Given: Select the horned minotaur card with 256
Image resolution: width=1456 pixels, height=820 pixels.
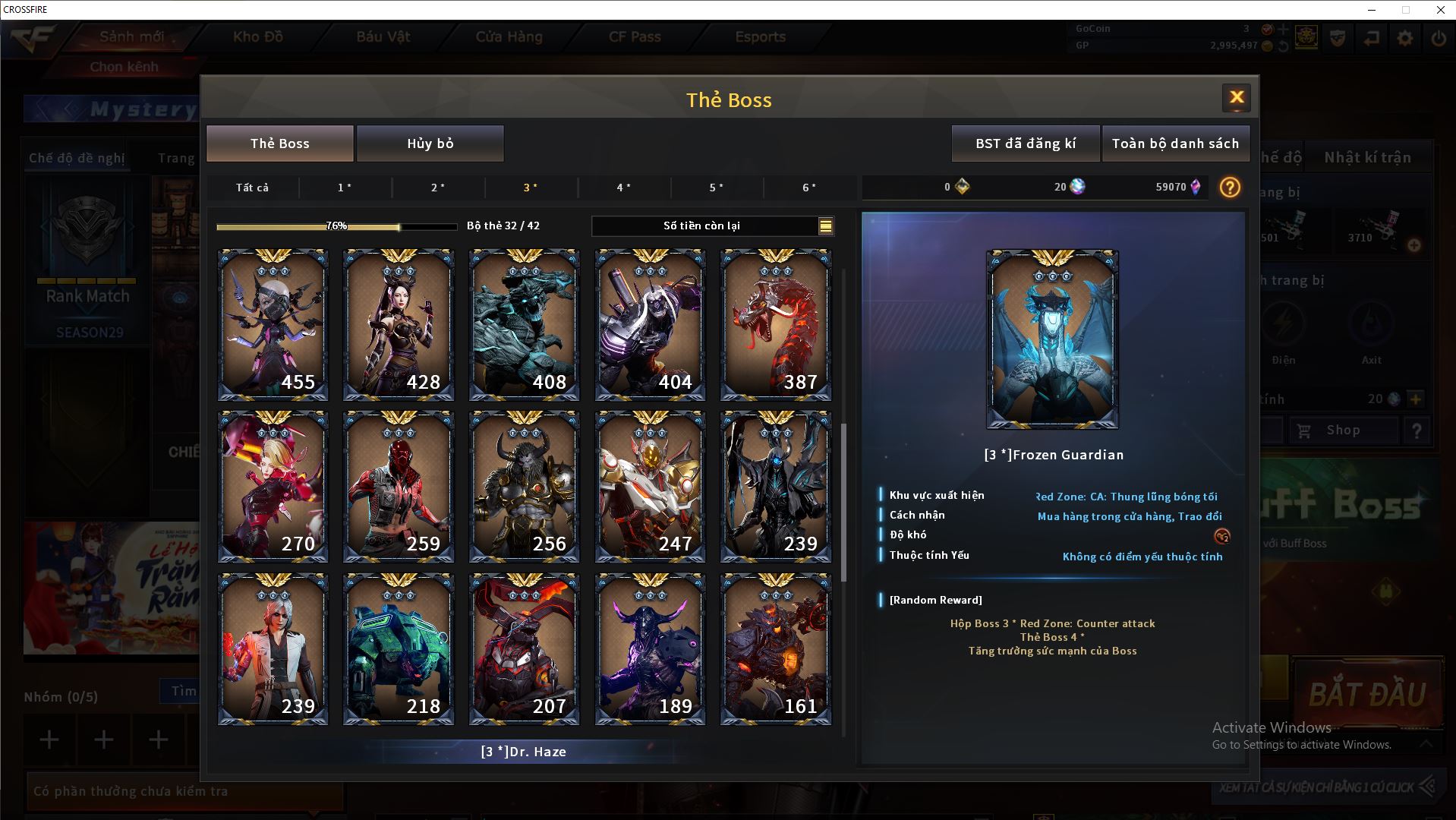Looking at the screenshot, I should (x=524, y=487).
